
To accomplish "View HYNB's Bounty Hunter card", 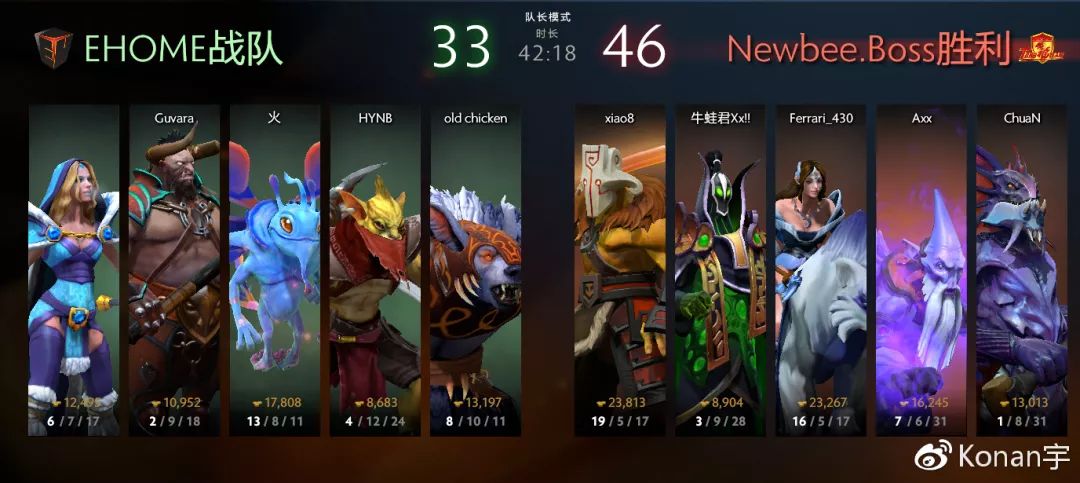I will [x=375, y=270].
